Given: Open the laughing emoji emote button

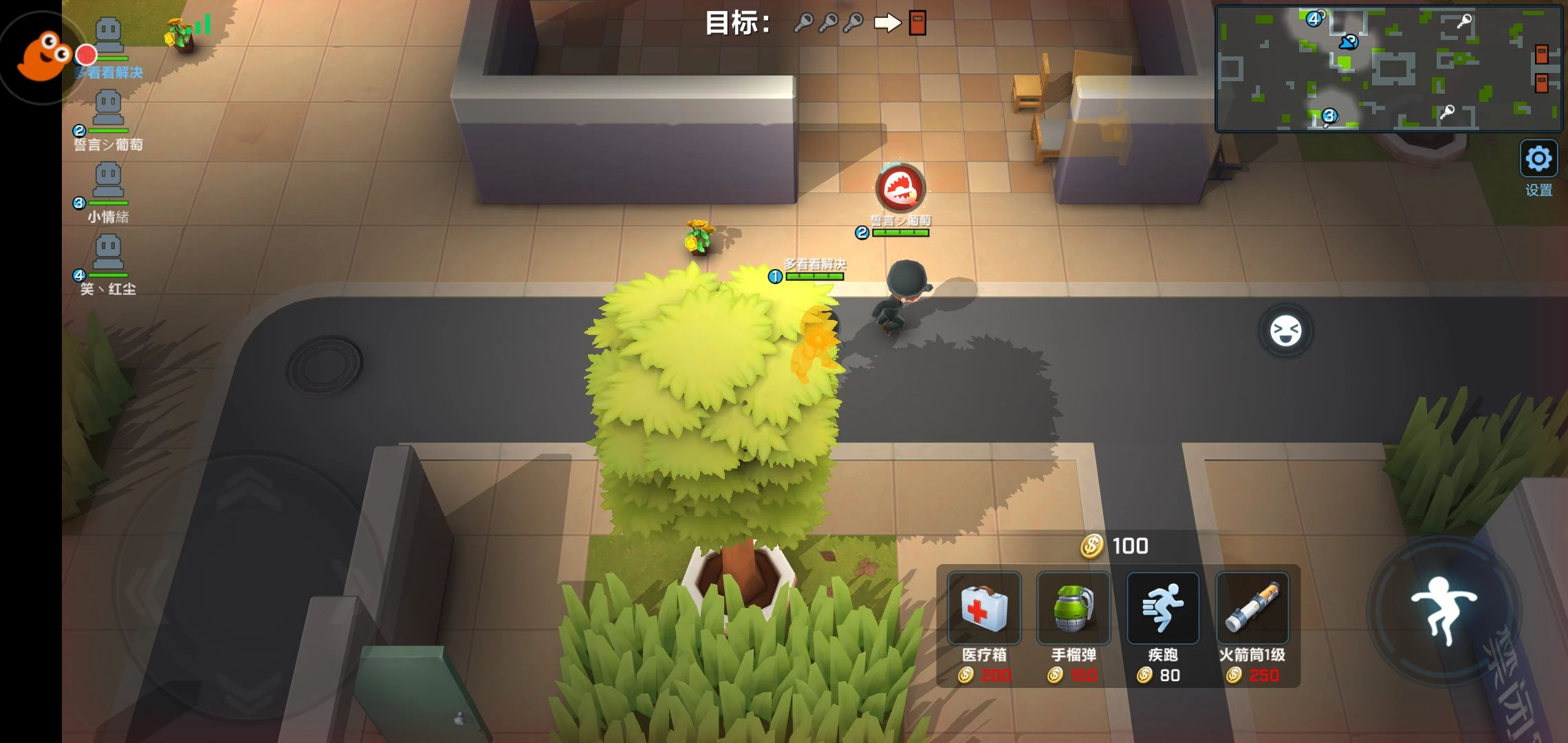Looking at the screenshot, I should point(1285,331).
